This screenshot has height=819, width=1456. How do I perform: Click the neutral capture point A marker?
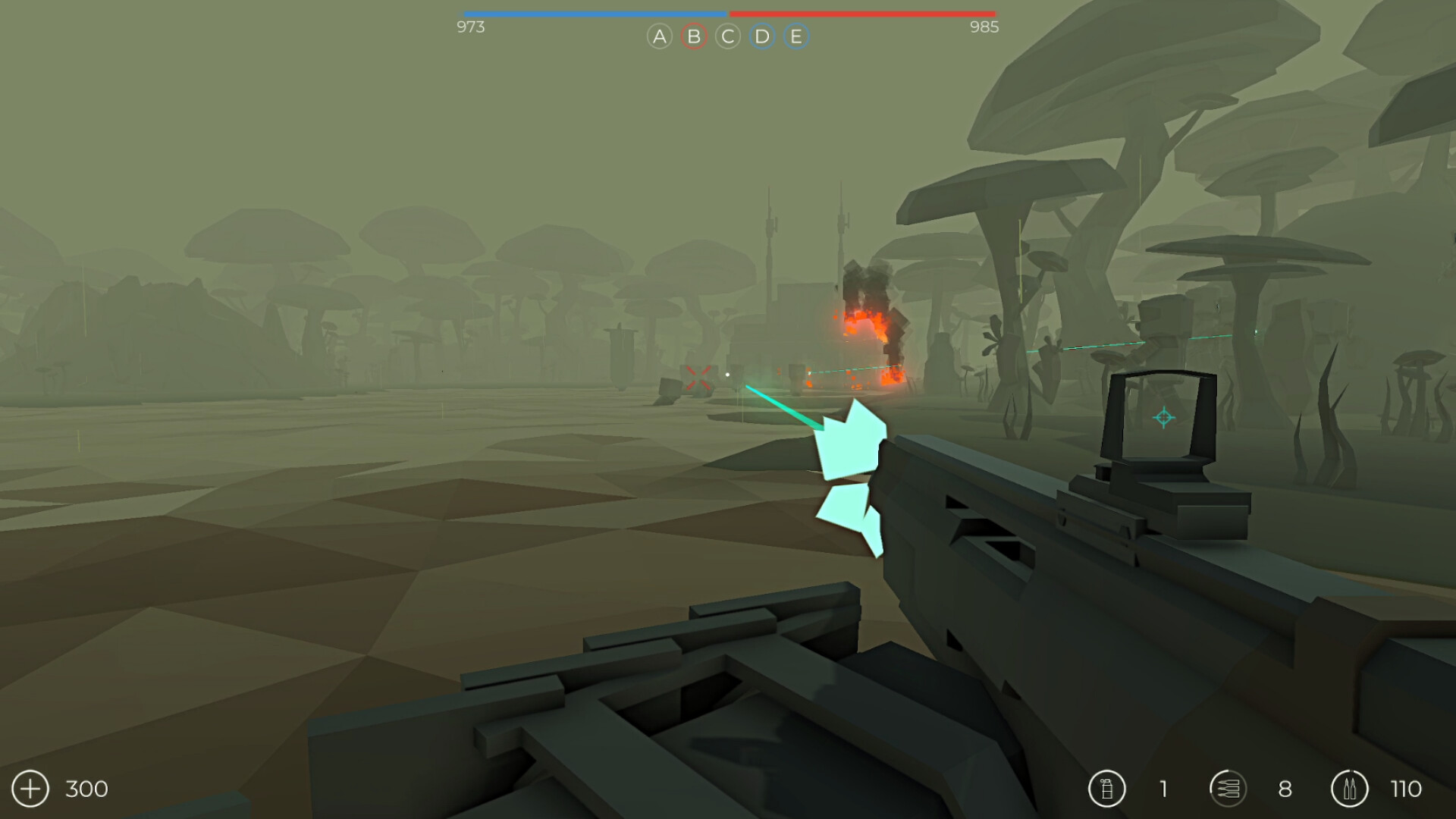658,36
